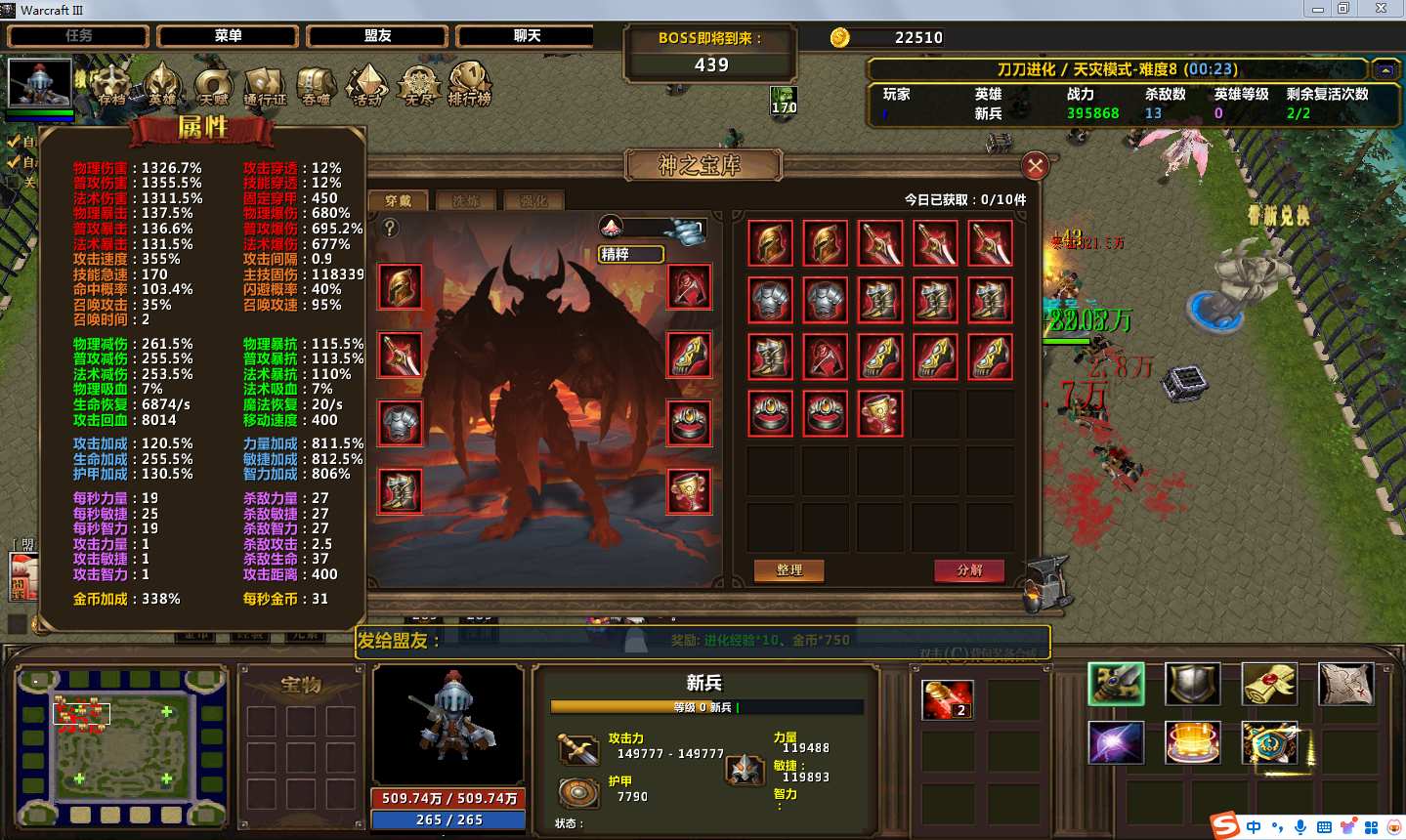Image resolution: width=1406 pixels, height=840 pixels.
Task: Open the 精粹 essence dropdown
Action: (631, 254)
